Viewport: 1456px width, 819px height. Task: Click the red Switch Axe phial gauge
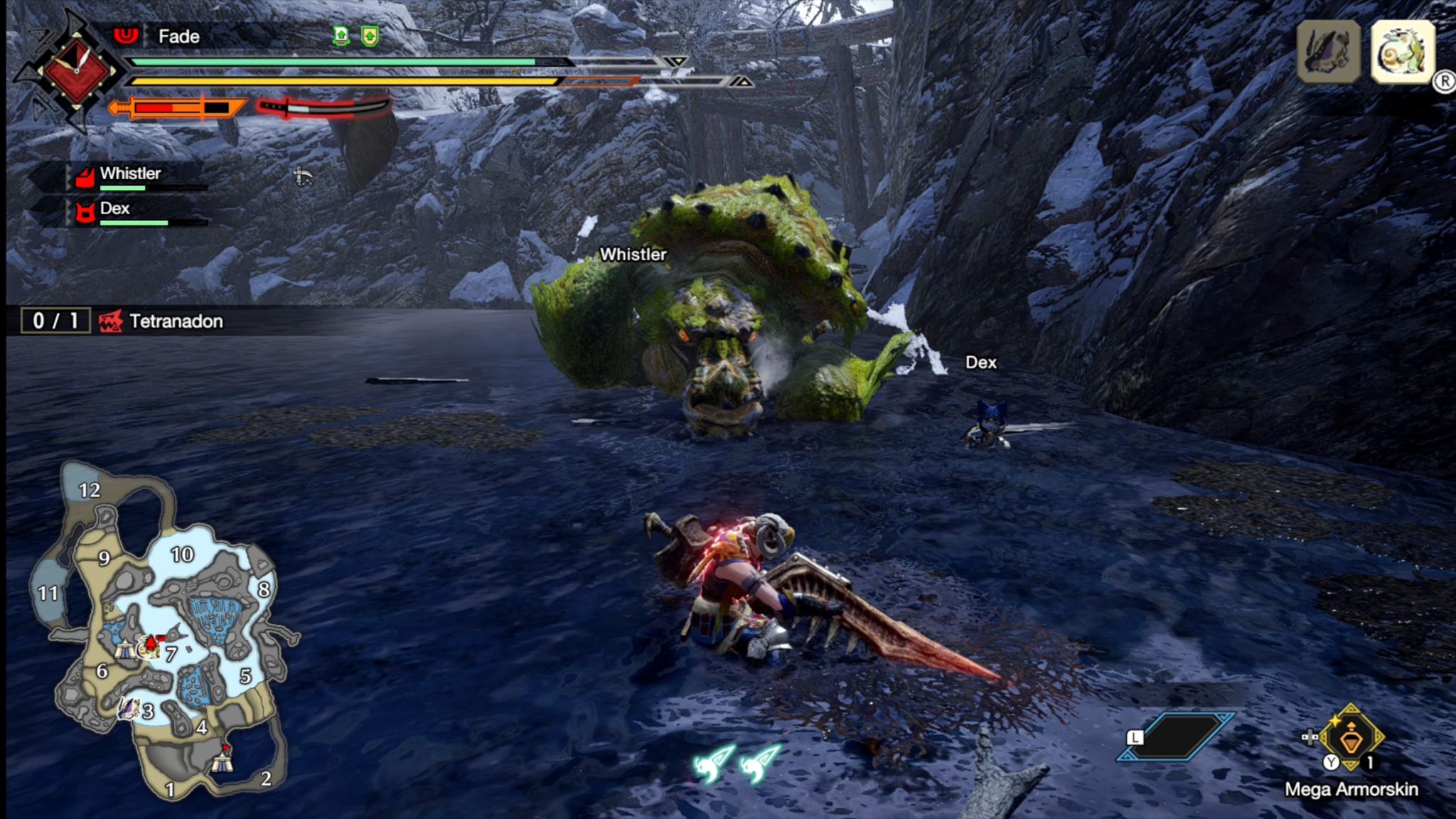(325, 108)
